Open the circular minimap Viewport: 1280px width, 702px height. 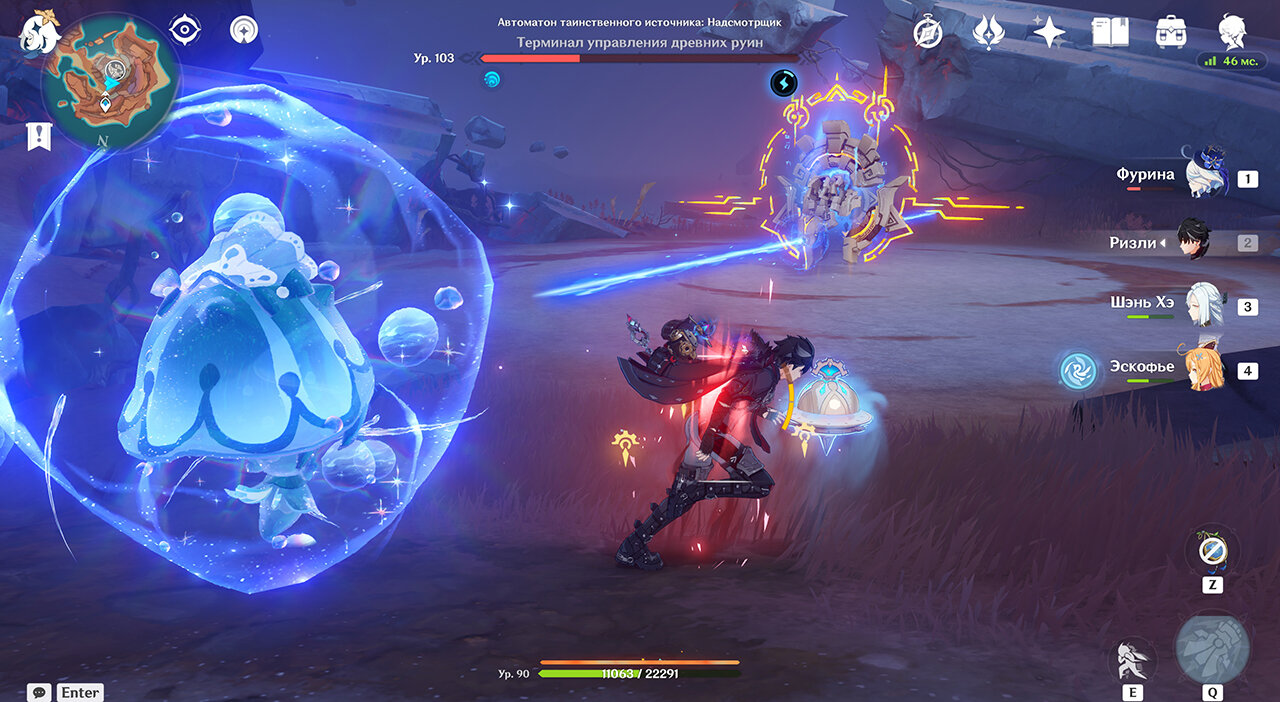[111, 80]
